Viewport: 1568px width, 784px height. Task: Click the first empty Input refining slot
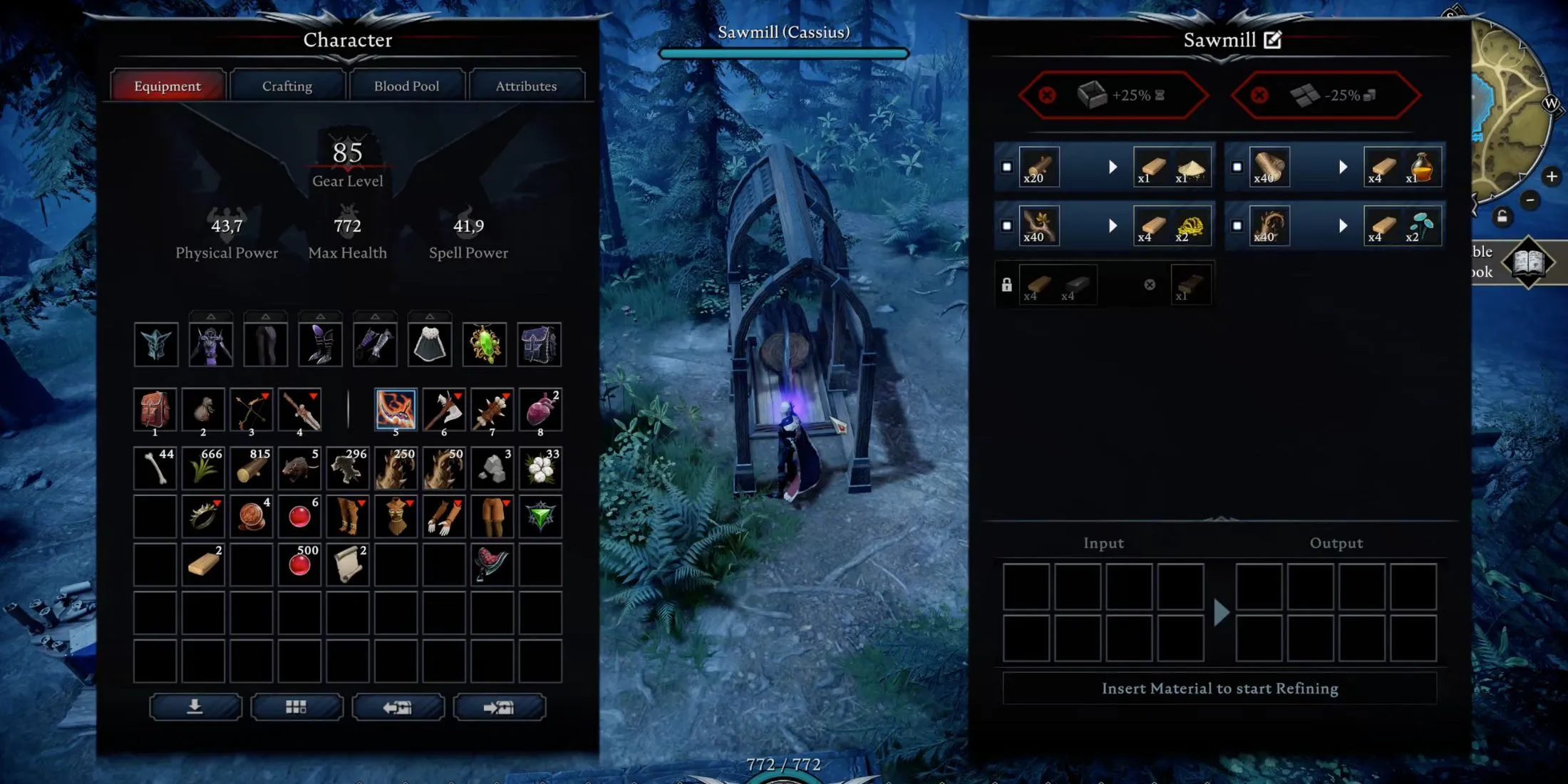coord(1026,584)
